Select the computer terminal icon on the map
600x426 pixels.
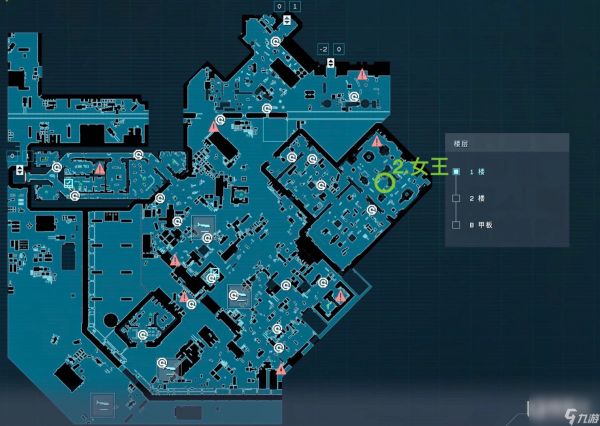point(68,184)
